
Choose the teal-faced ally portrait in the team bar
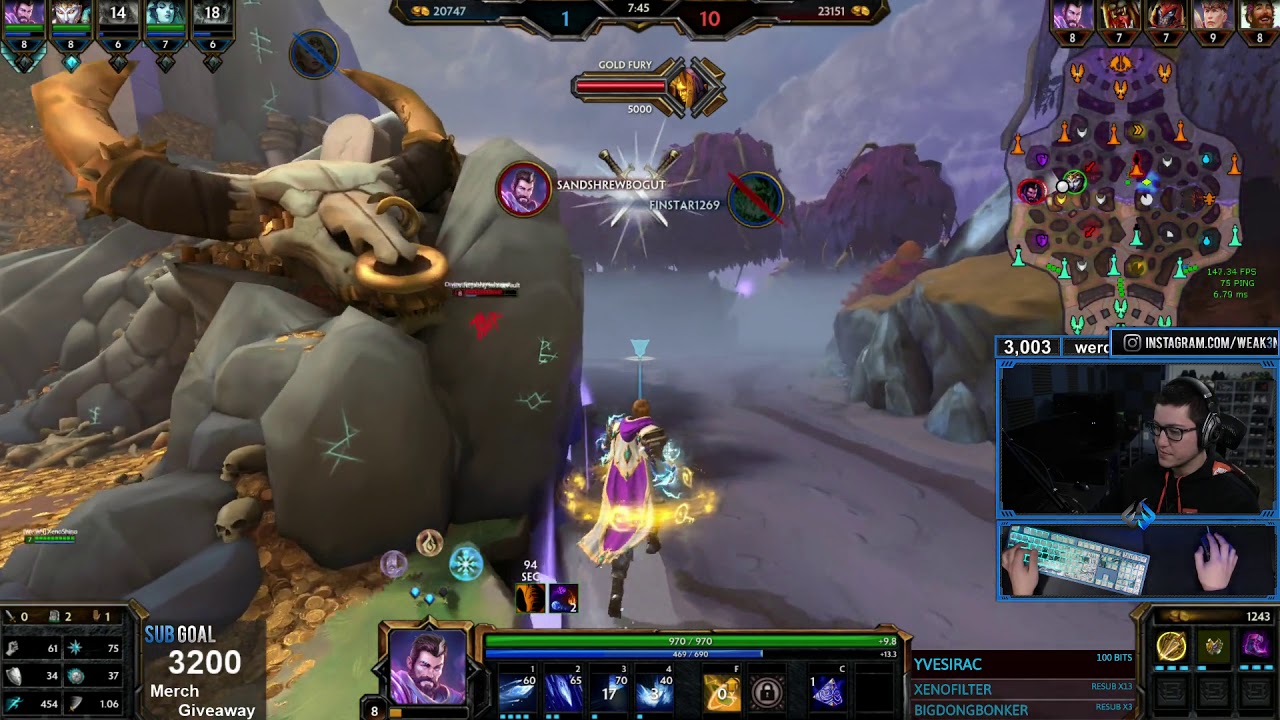[165, 16]
